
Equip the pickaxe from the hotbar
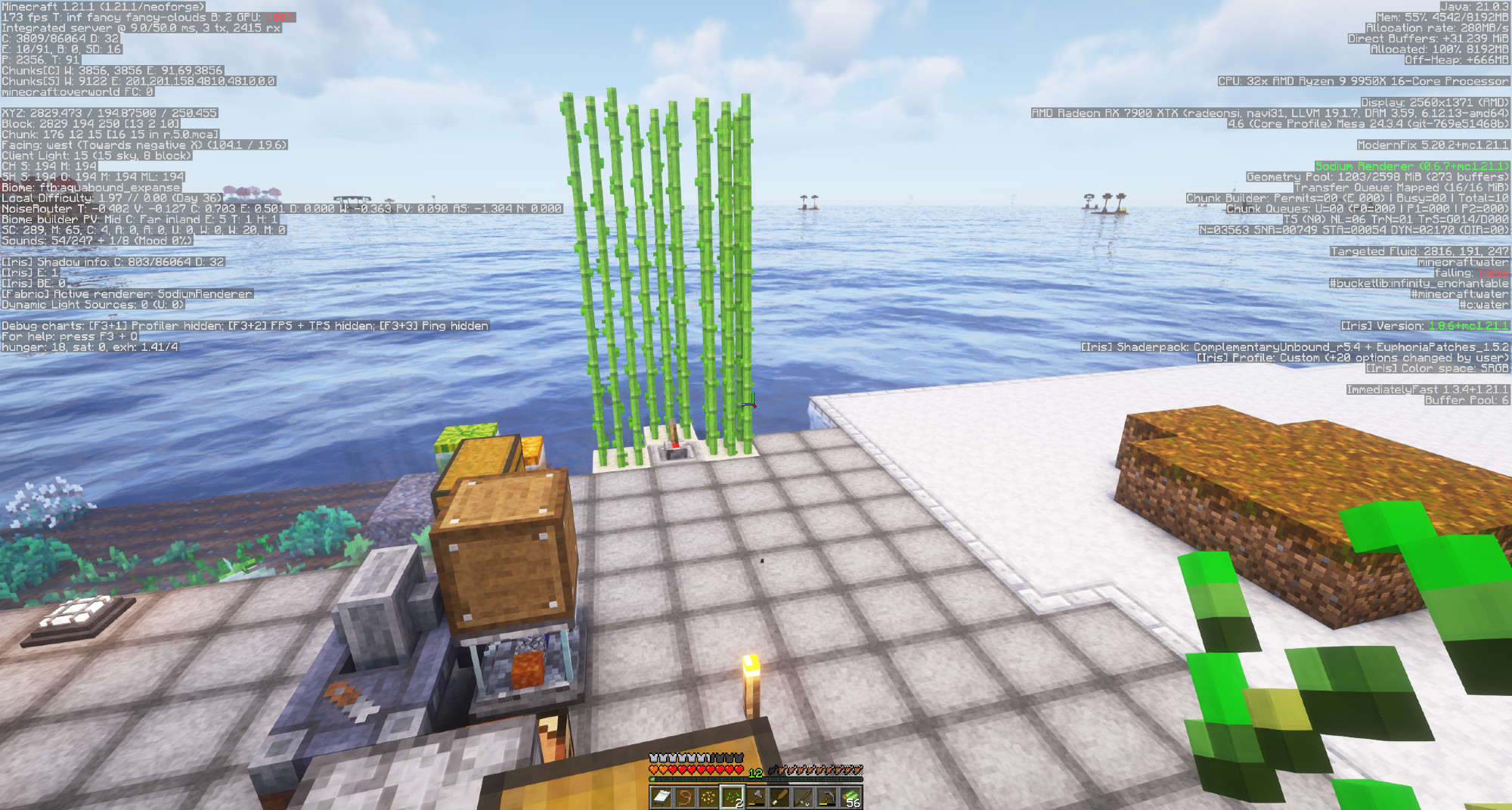tap(826, 797)
